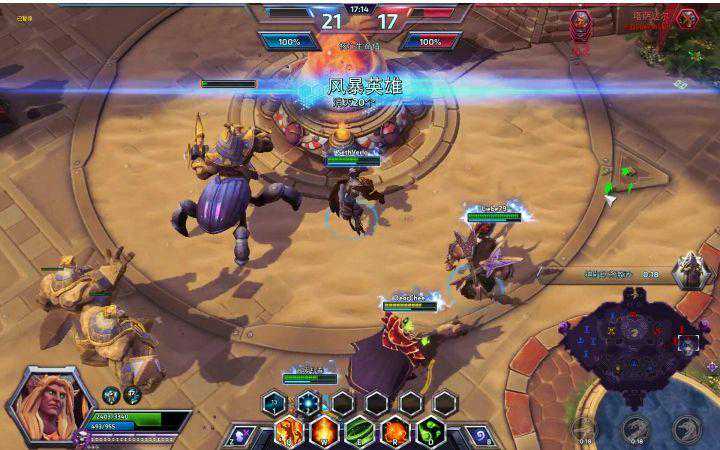Activate the orange flame Q ability
Screen dimensions: 720x450
[291, 433]
